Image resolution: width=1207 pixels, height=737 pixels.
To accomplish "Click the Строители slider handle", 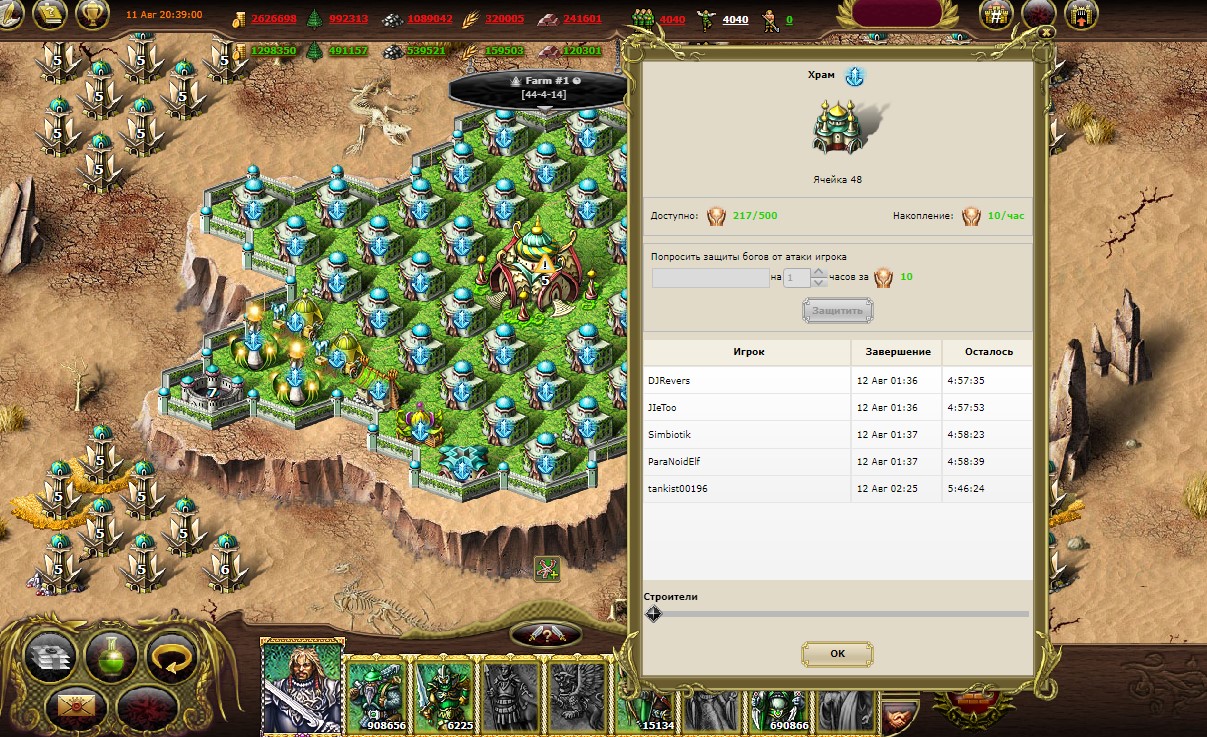I will click(x=653, y=614).
